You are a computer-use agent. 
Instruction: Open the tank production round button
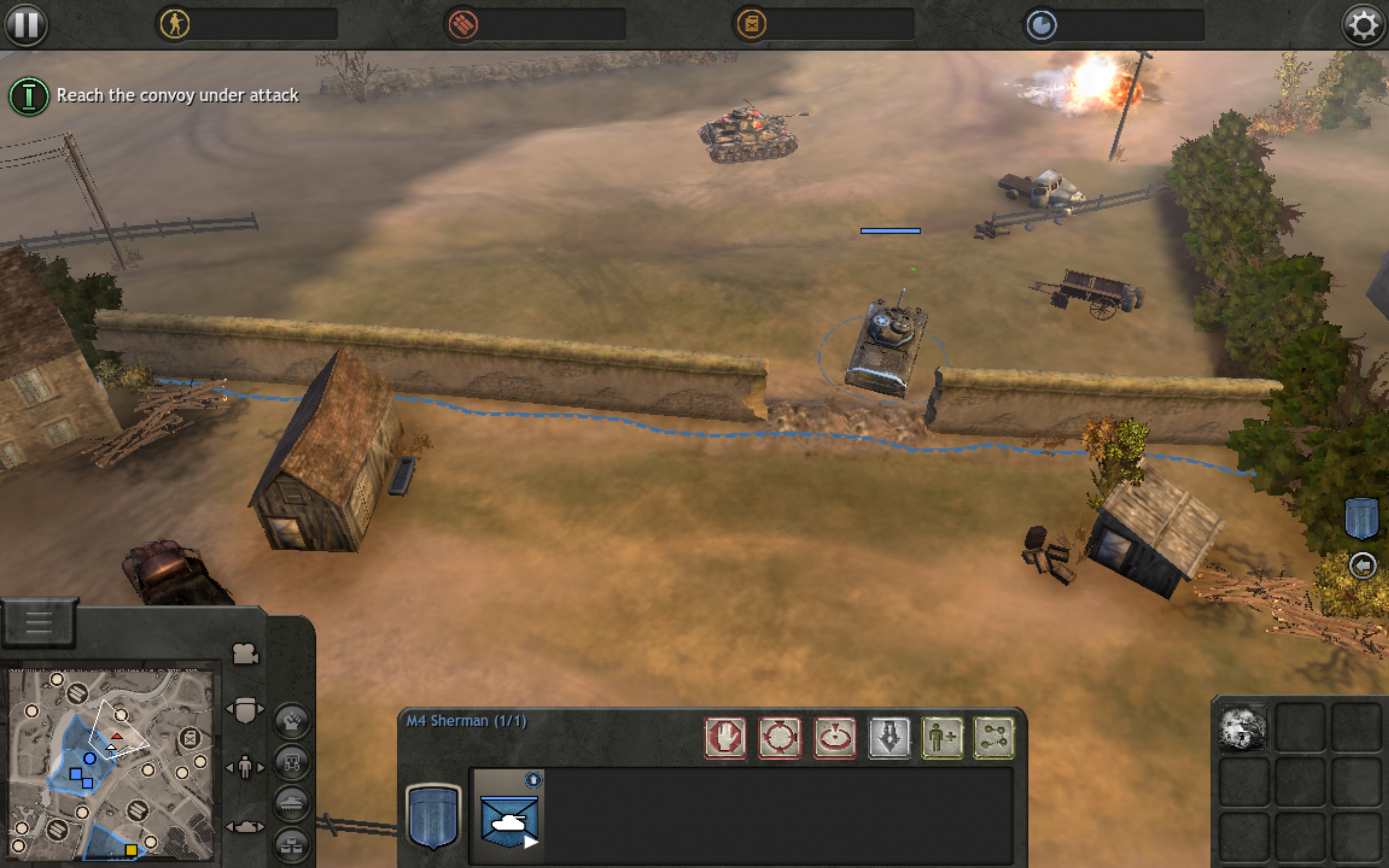(x=292, y=802)
